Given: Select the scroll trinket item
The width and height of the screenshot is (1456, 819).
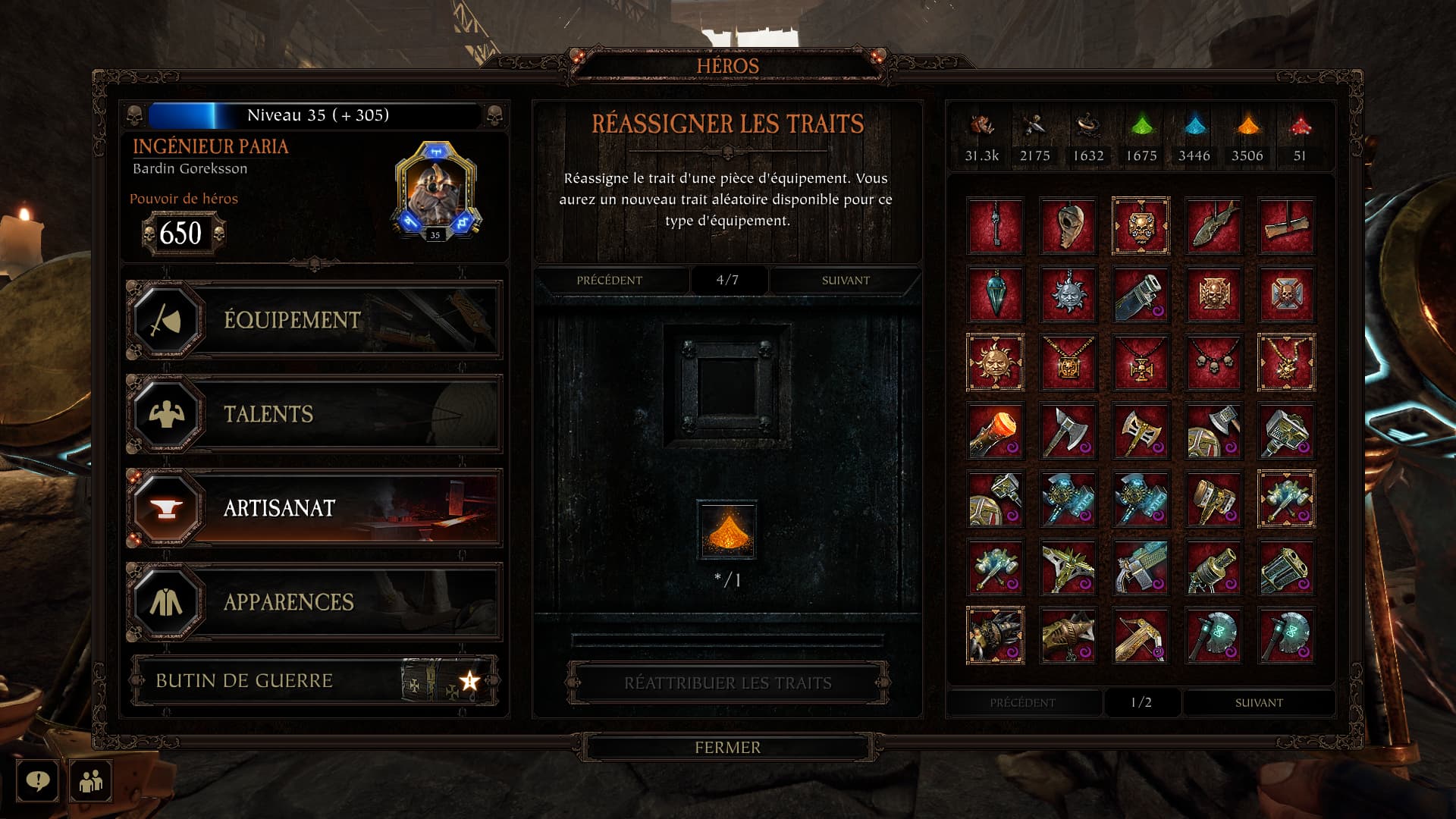Looking at the screenshot, I should click(1286, 226).
